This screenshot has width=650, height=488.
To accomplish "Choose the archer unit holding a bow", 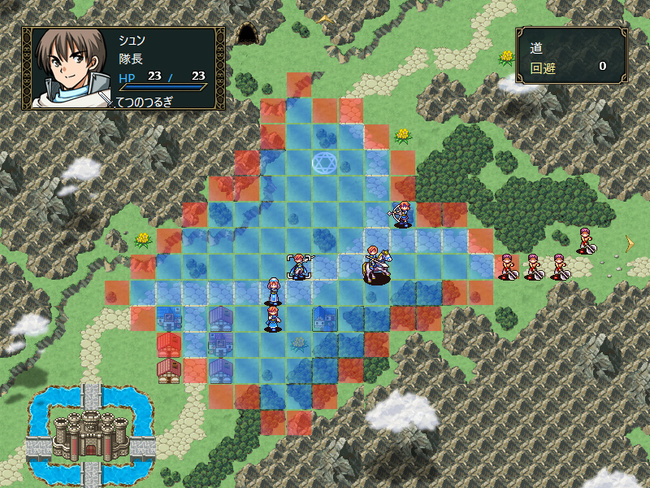I will pyautogui.click(x=402, y=214).
